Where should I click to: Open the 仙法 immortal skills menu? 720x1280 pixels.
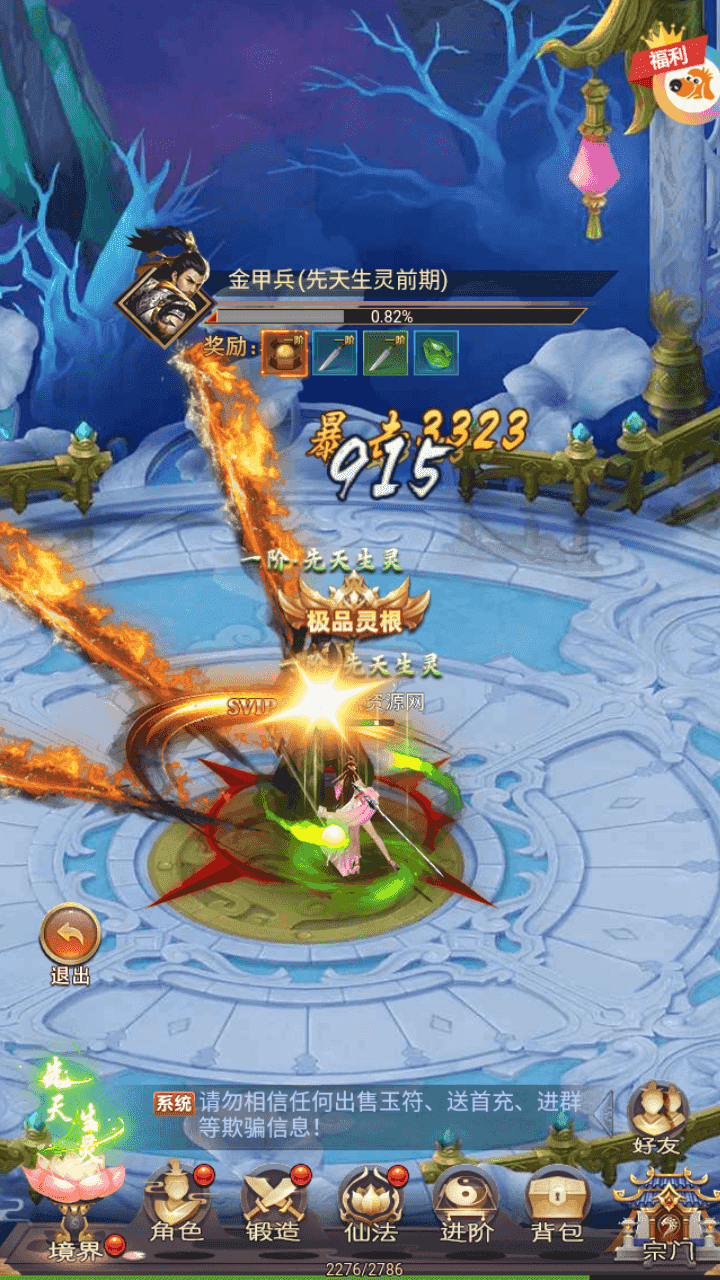tap(370, 1204)
